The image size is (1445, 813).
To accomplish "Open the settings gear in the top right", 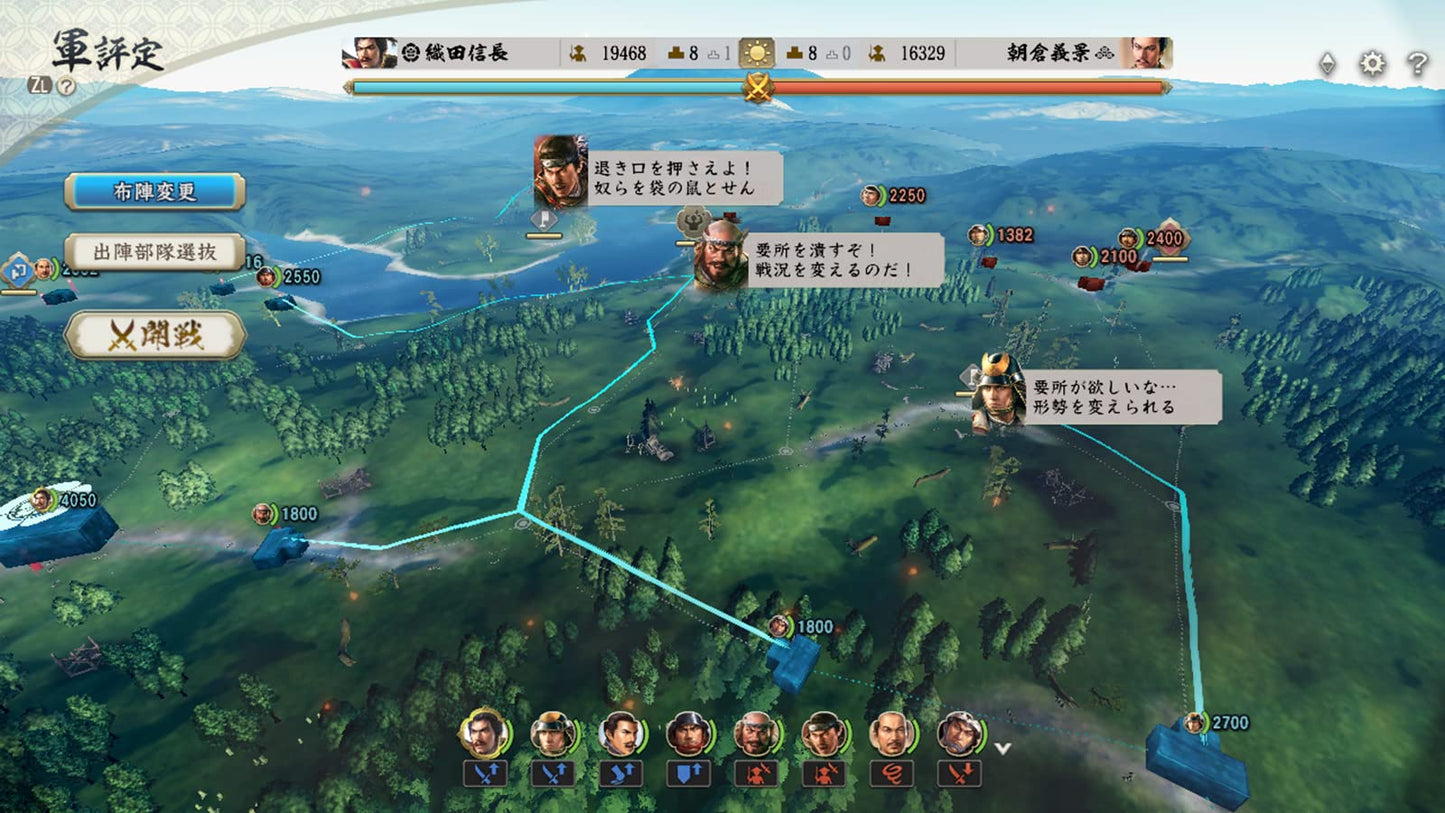I will (x=1372, y=62).
